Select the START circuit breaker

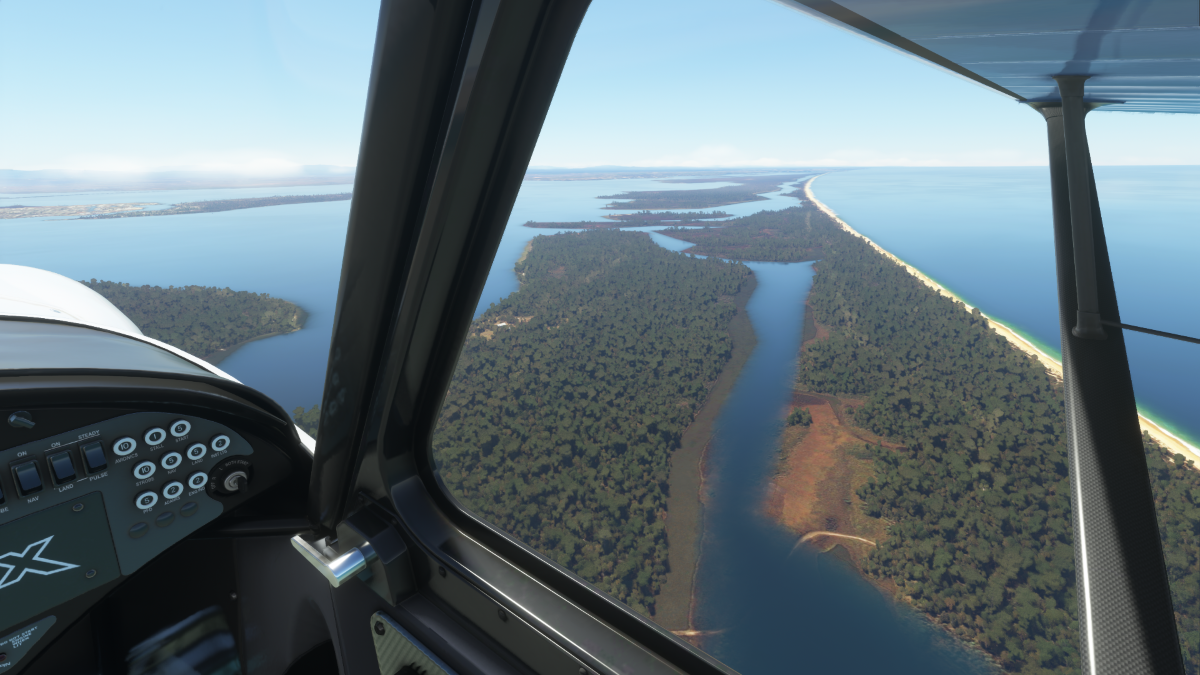click(x=180, y=429)
